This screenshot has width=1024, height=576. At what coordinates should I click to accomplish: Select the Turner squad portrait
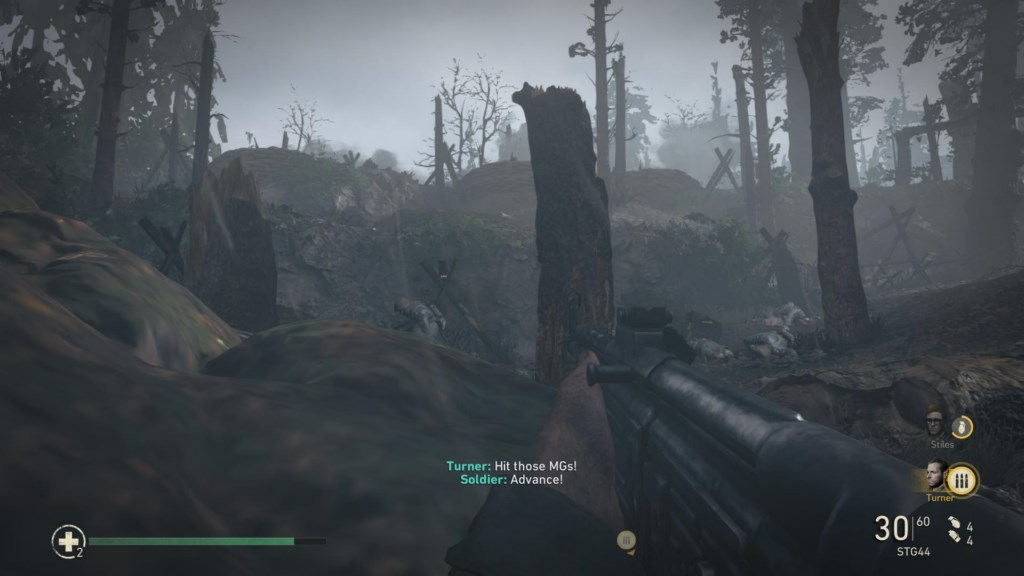click(x=936, y=475)
